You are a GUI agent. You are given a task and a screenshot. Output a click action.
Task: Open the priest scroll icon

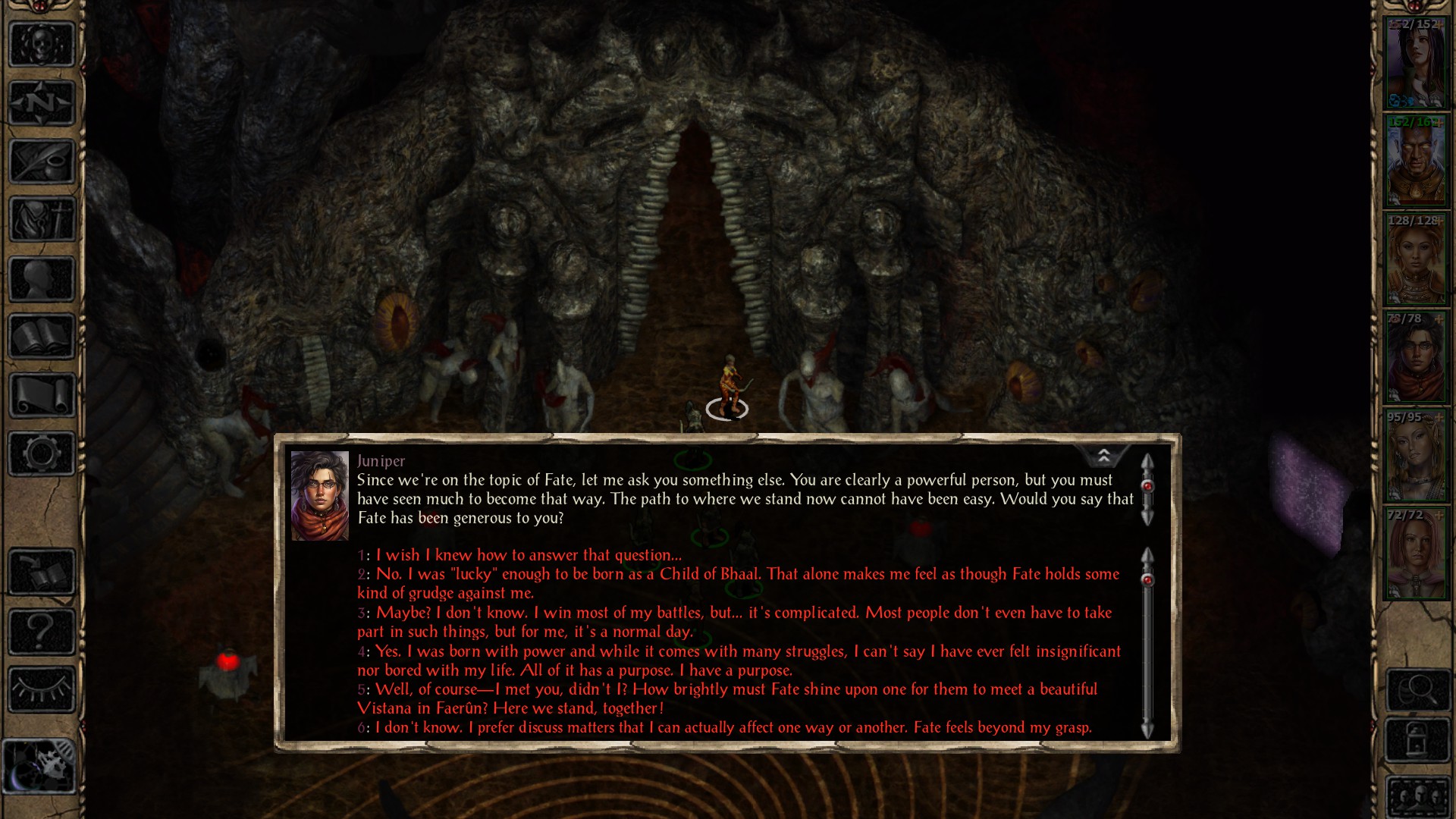(x=42, y=396)
